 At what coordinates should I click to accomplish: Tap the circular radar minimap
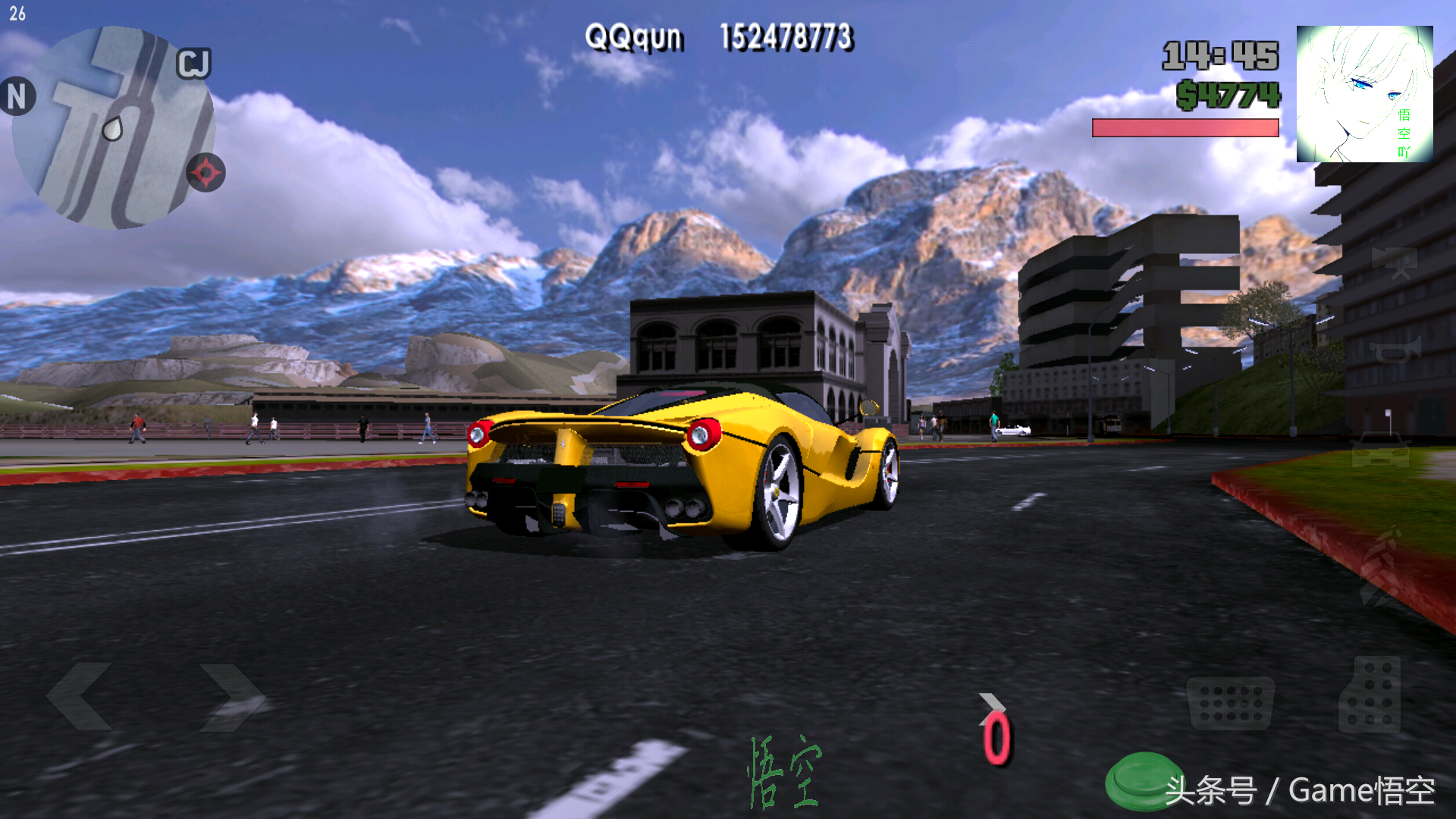[x=112, y=127]
